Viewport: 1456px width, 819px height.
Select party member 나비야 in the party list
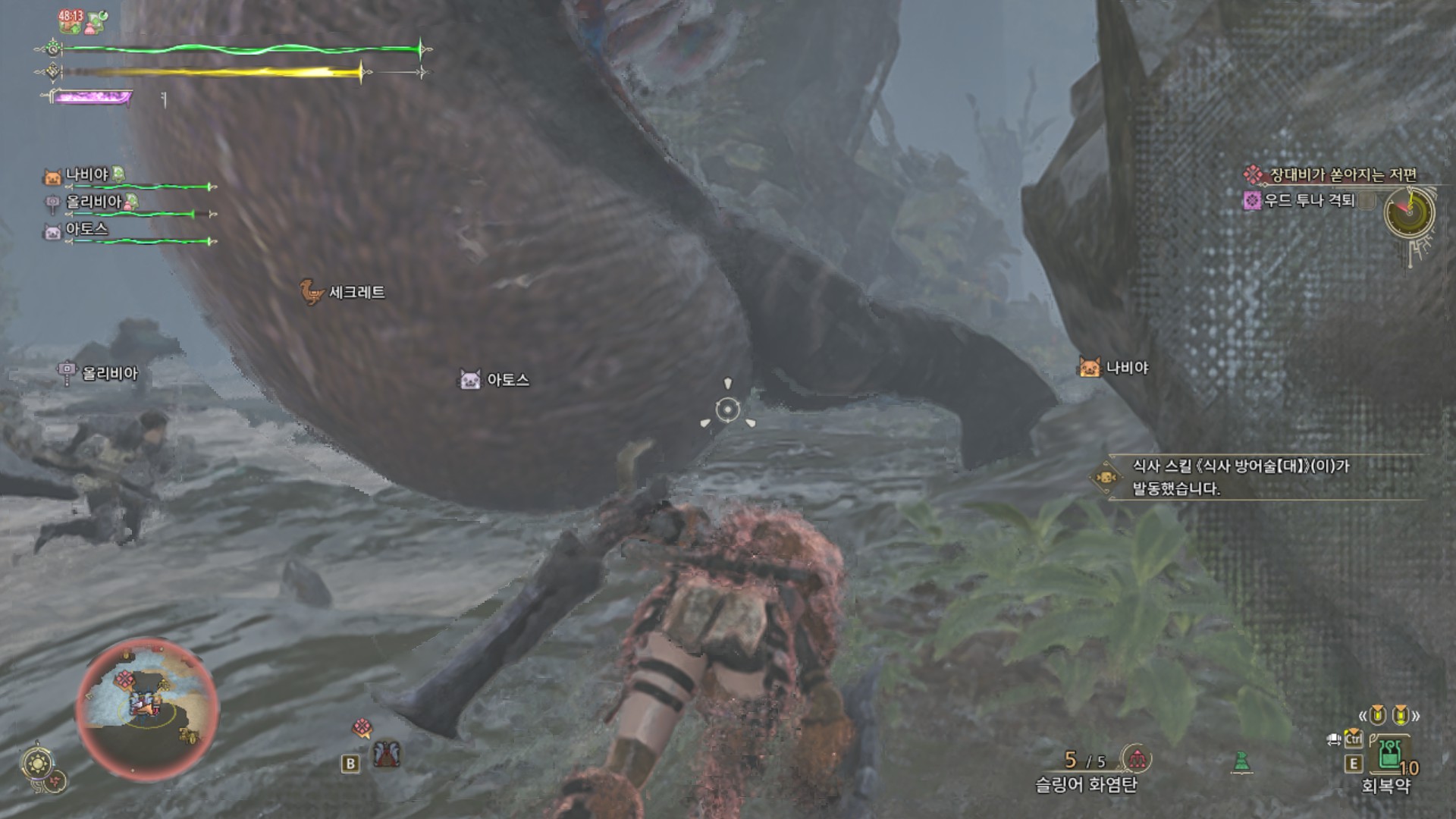[x=87, y=175]
